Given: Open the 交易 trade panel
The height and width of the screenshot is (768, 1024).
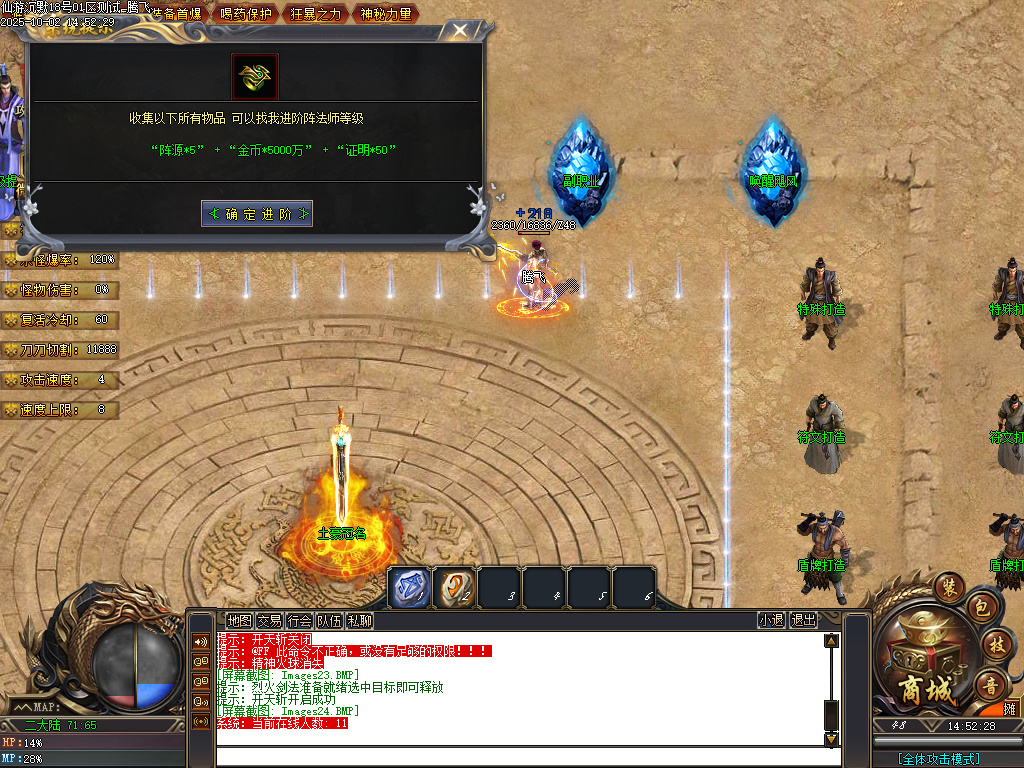Looking at the screenshot, I should tap(269, 620).
